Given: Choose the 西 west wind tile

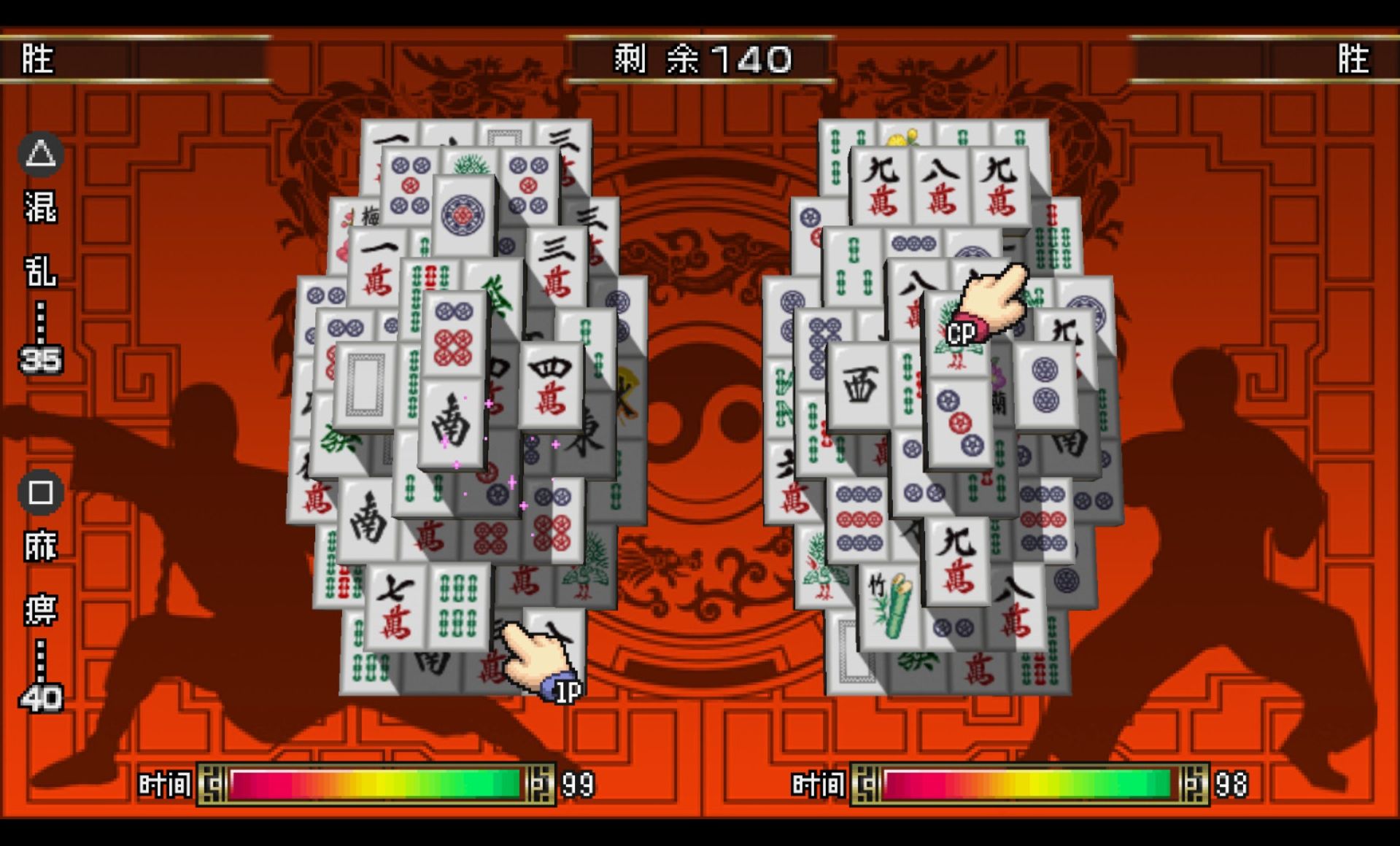Looking at the screenshot, I should pyautogui.click(x=859, y=384).
